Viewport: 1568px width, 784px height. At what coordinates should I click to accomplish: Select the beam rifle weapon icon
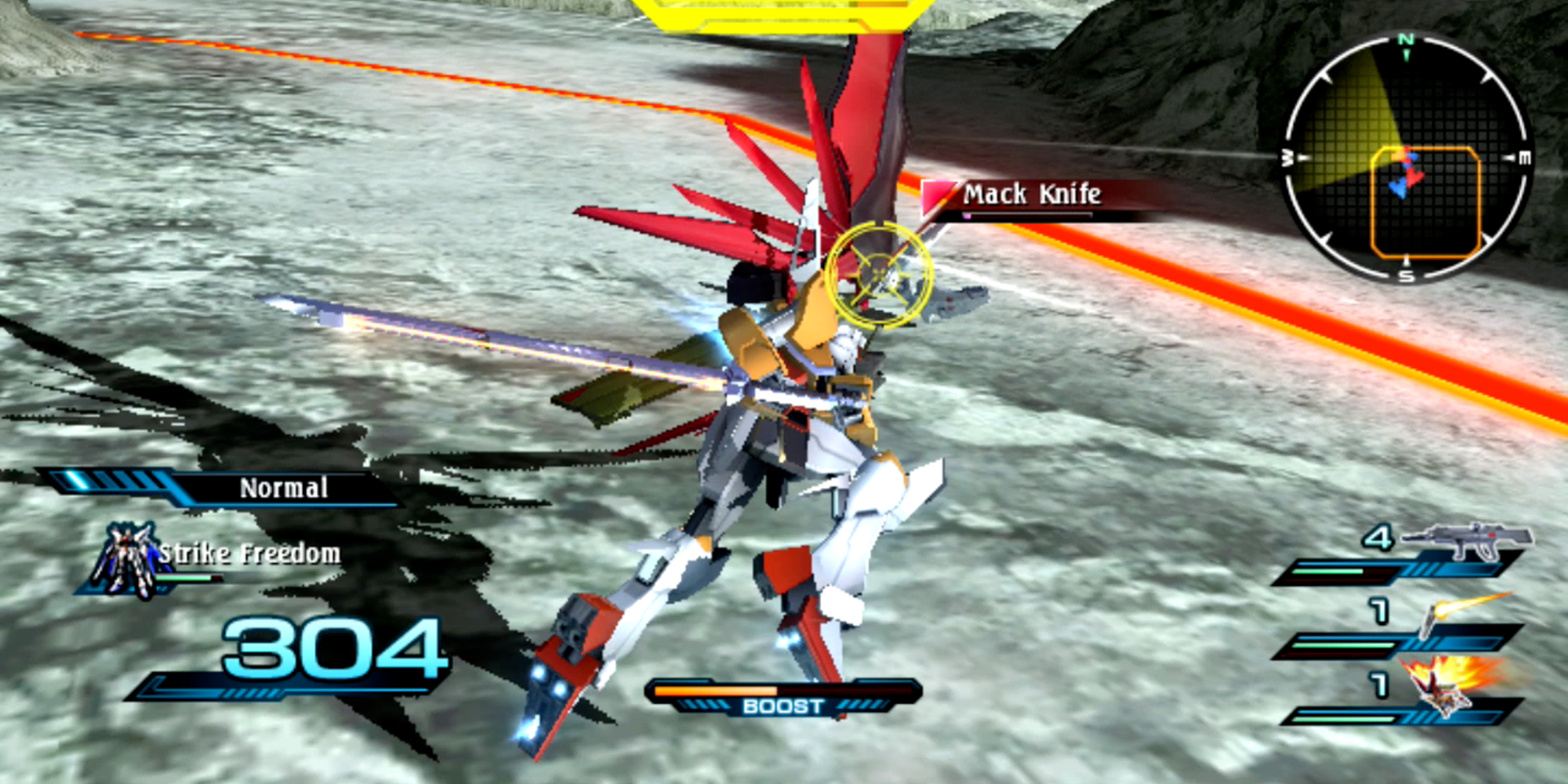[1466, 541]
